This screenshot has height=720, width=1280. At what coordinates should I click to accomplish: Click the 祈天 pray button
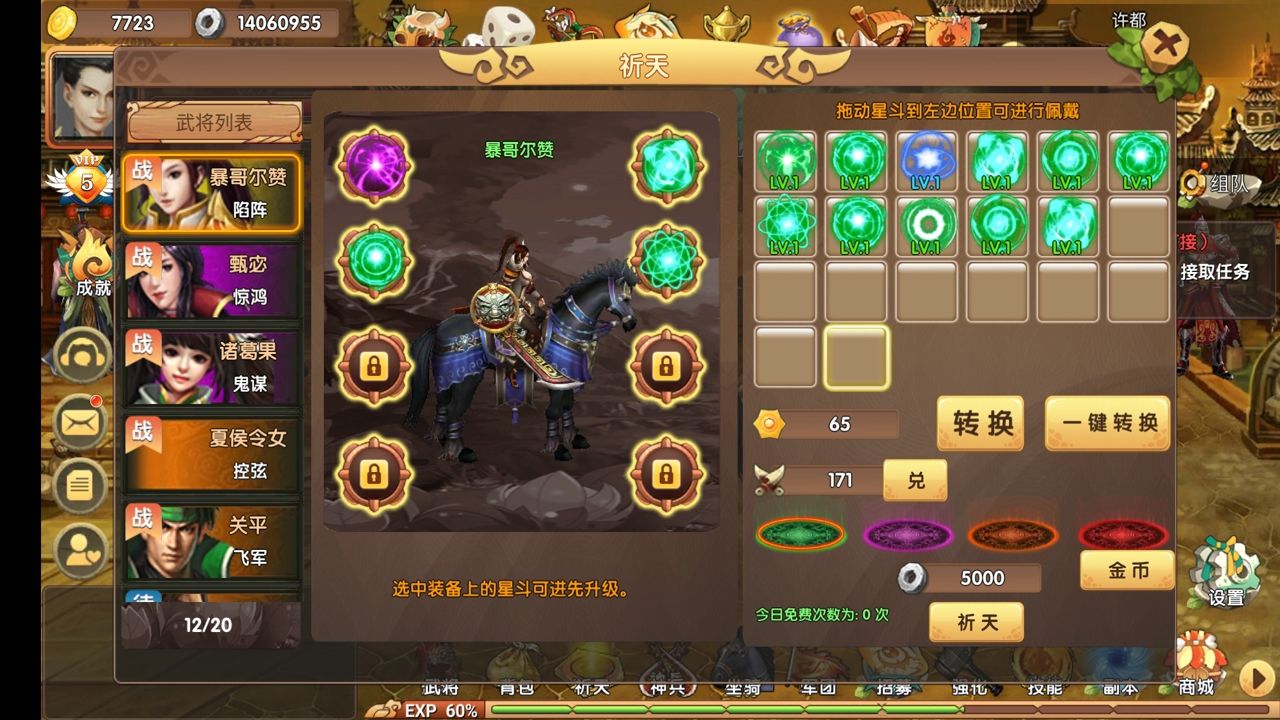(x=977, y=622)
